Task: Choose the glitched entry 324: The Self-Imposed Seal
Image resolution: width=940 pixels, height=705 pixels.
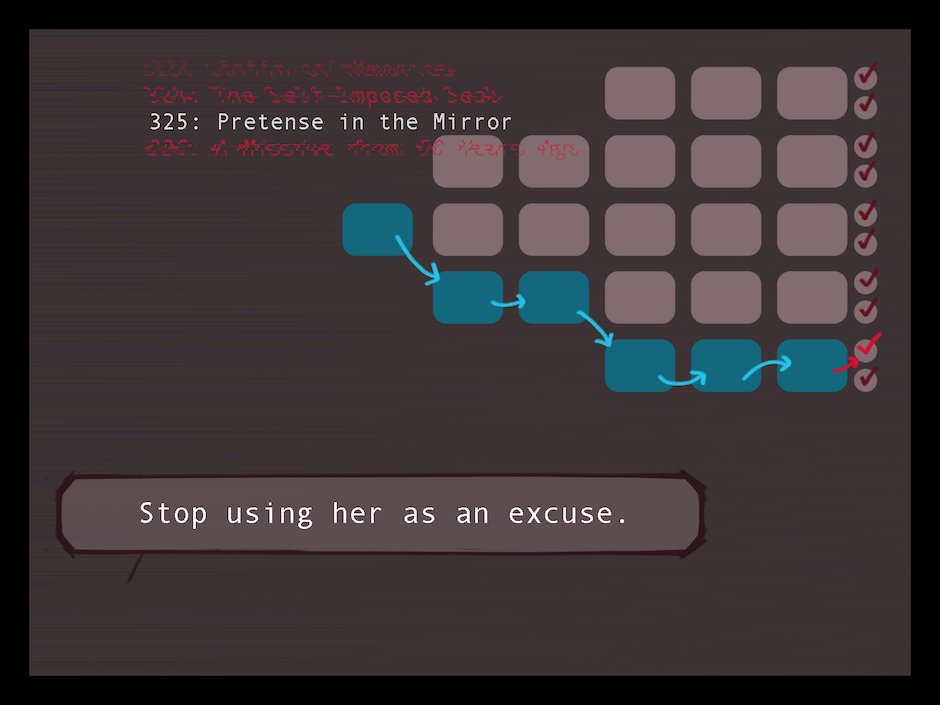Action: pyautogui.click(x=322, y=97)
